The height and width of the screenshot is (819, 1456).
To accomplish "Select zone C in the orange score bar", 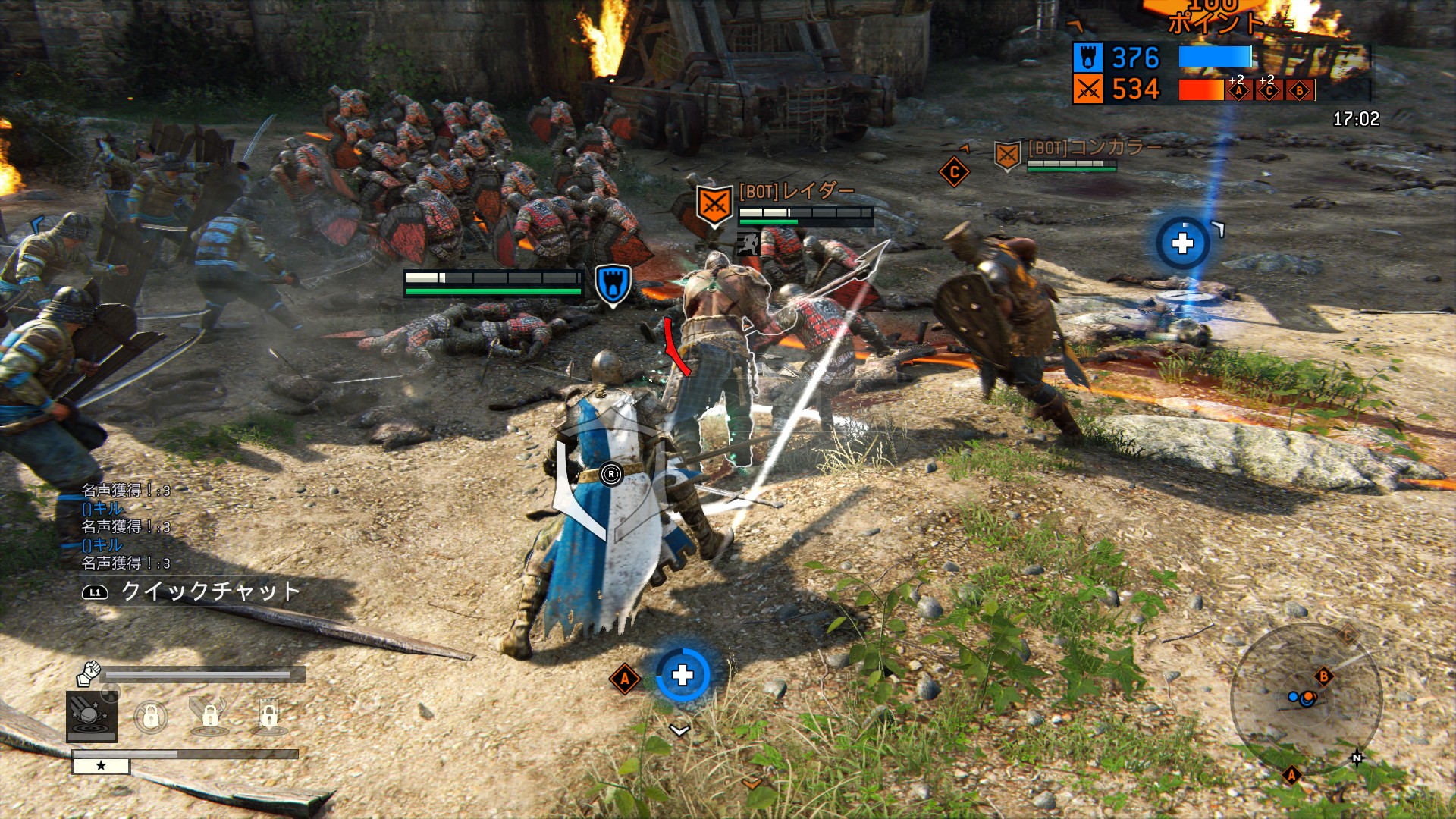I will 1269,91.
